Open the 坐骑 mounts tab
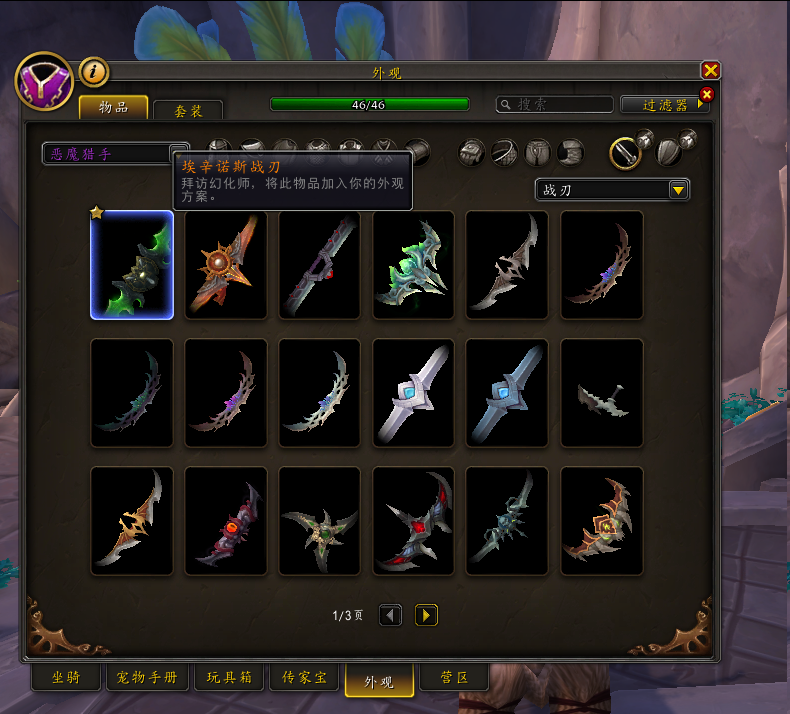 (66, 678)
